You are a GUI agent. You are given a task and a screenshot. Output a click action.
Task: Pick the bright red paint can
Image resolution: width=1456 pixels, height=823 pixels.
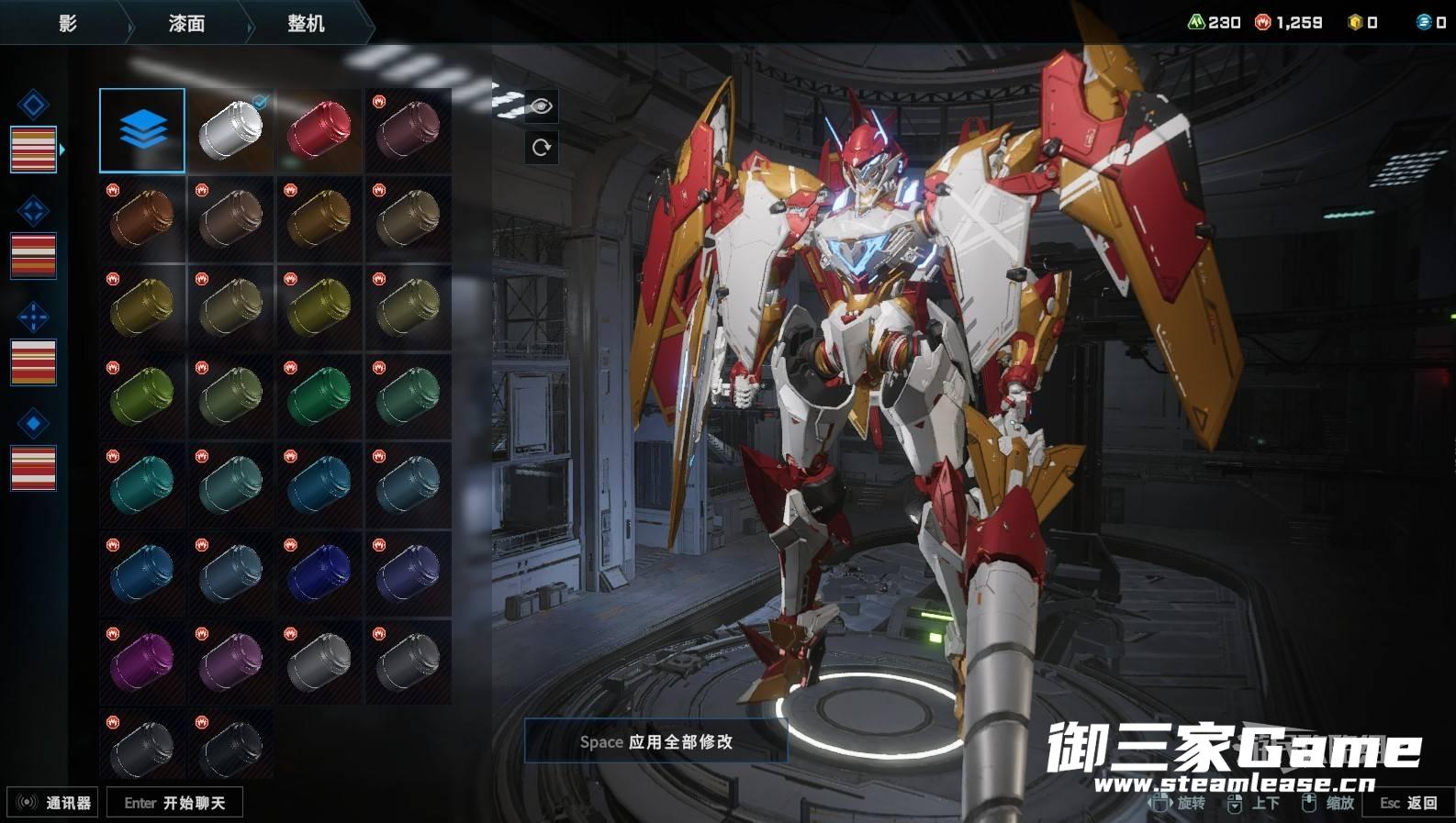[x=319, y=130]
